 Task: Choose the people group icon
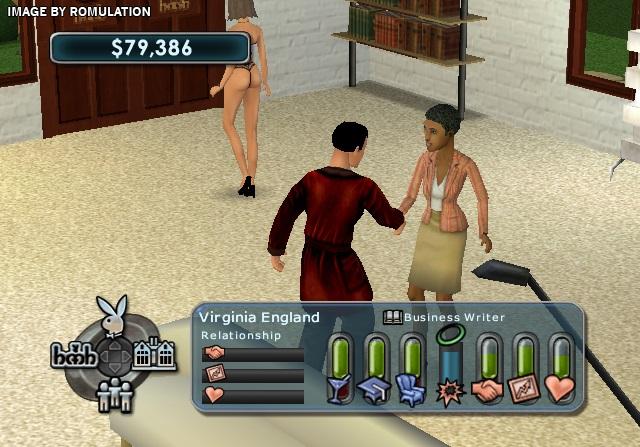[x=113, y=395]
